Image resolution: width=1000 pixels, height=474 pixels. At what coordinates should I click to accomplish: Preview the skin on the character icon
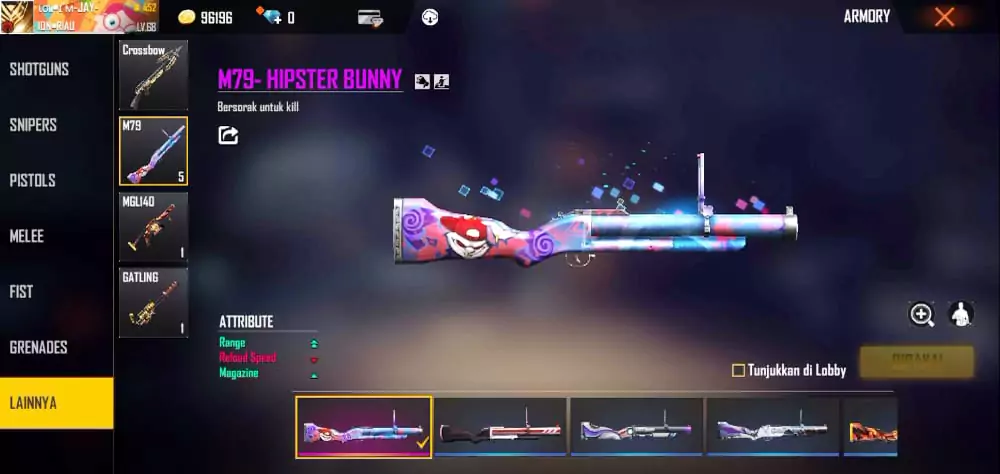961,315
